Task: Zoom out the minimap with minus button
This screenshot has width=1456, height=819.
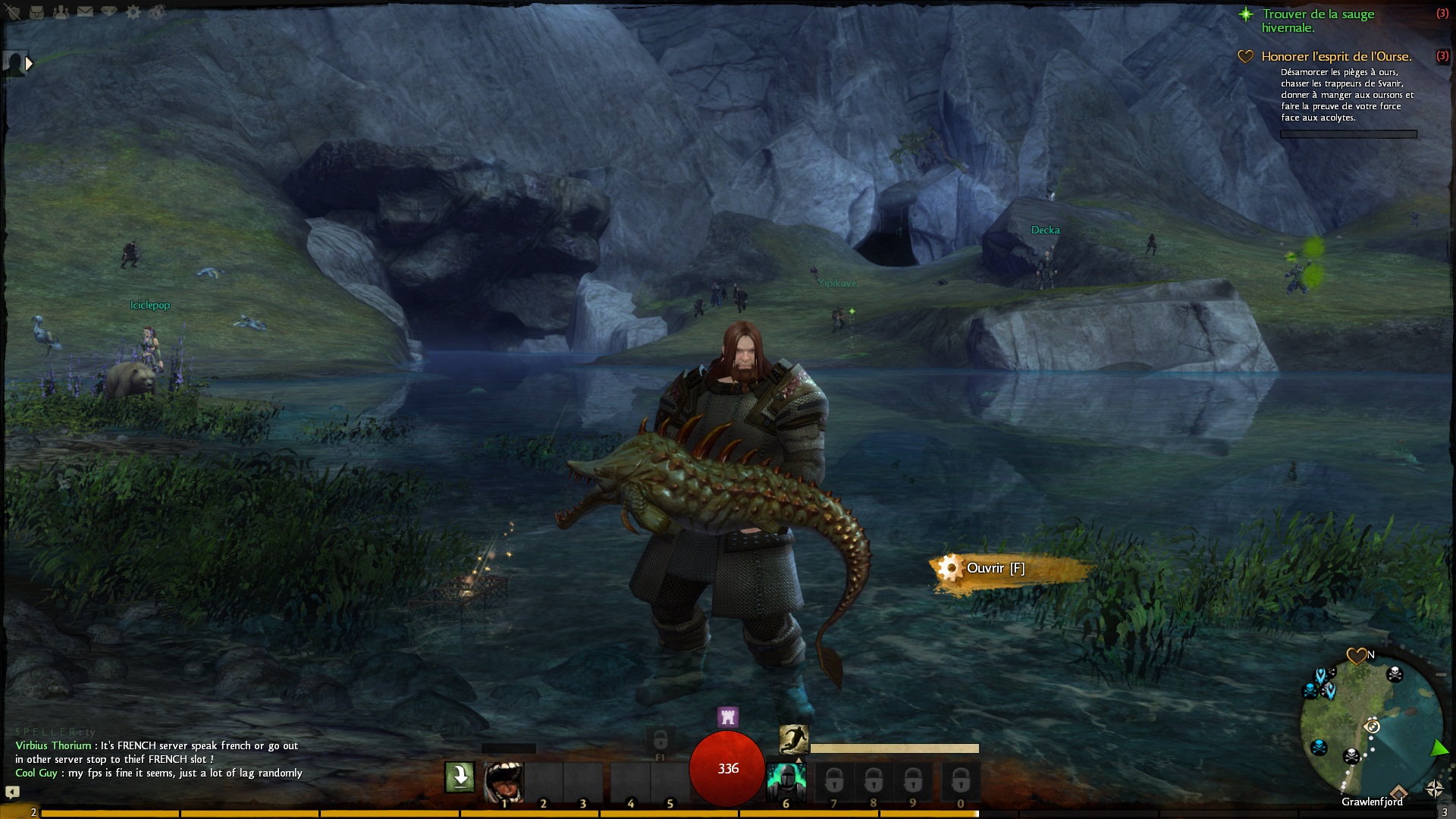Action: coord(1441,674)
